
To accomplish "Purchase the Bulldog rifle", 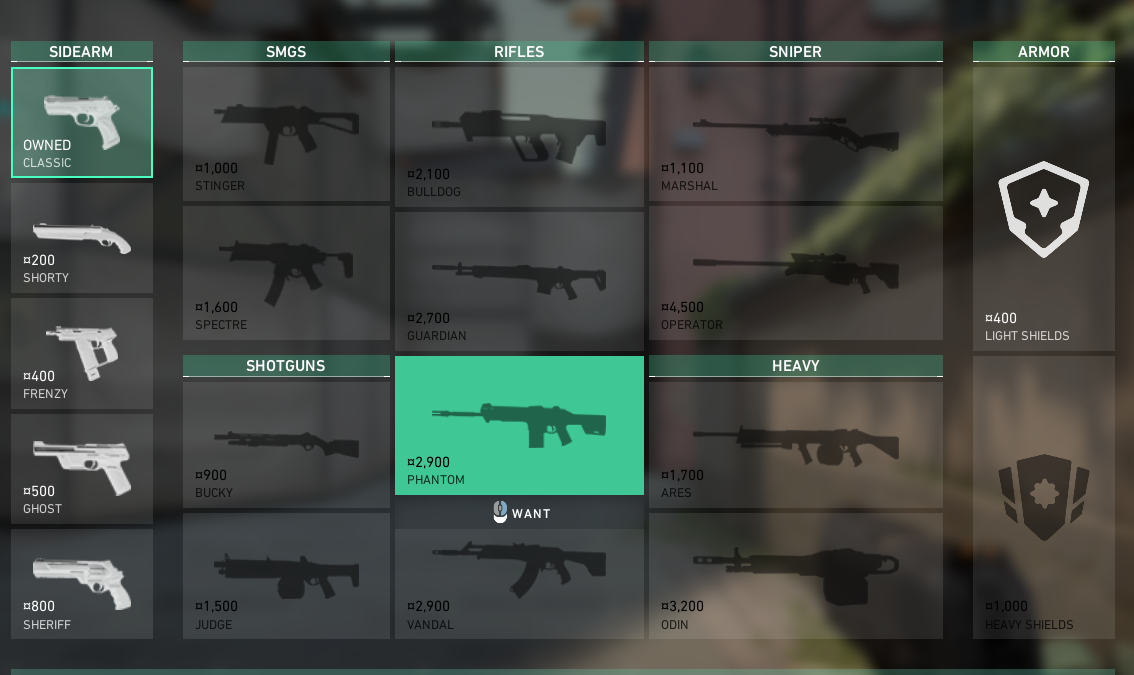I will click(x=519, y=136).
